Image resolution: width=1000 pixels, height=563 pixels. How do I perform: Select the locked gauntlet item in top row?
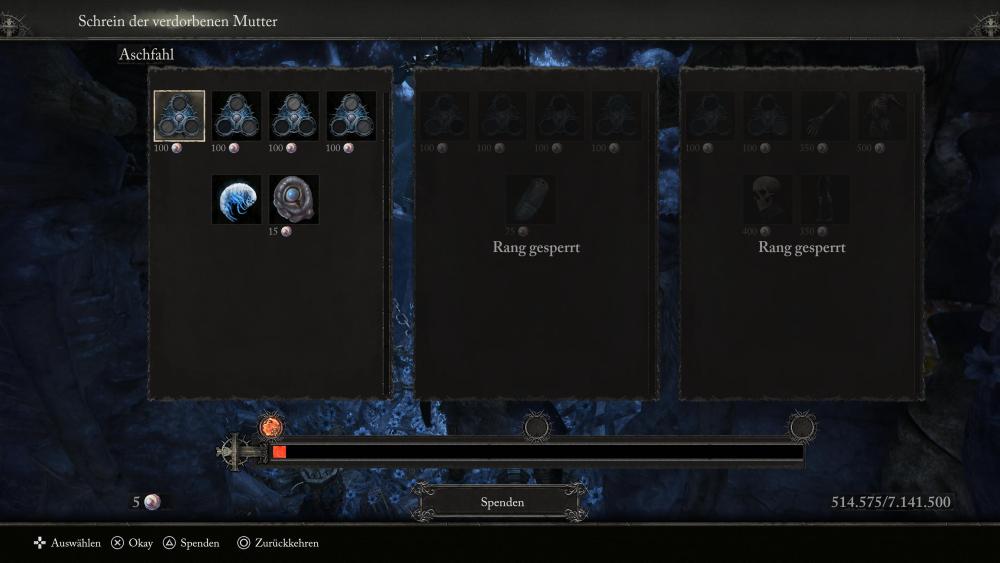pos(825,116)
